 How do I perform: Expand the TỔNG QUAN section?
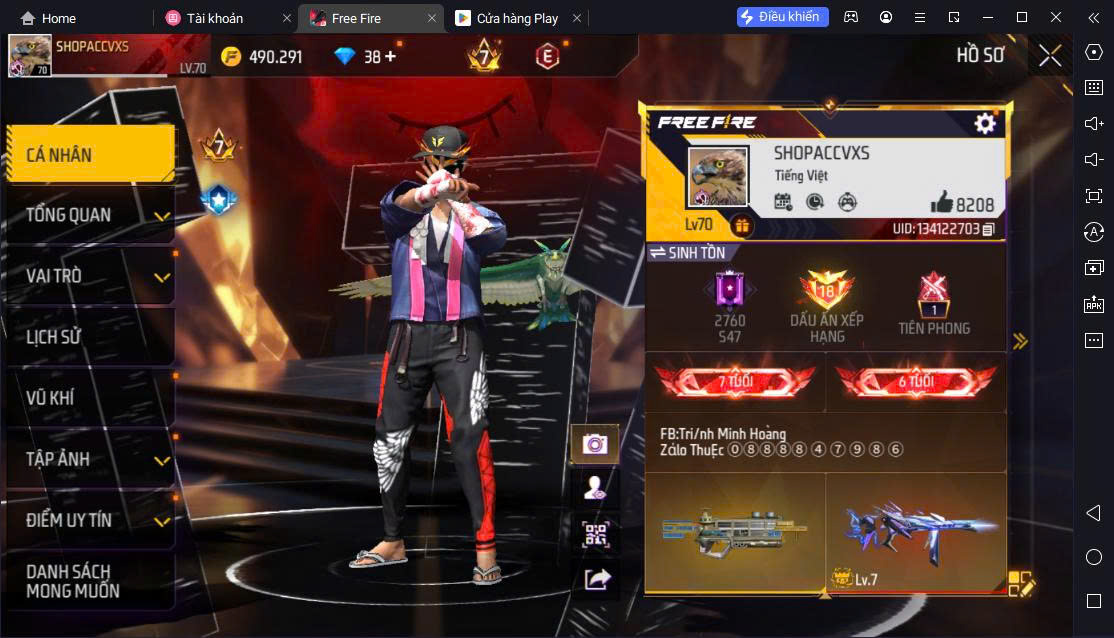click(x=90, y=215)
